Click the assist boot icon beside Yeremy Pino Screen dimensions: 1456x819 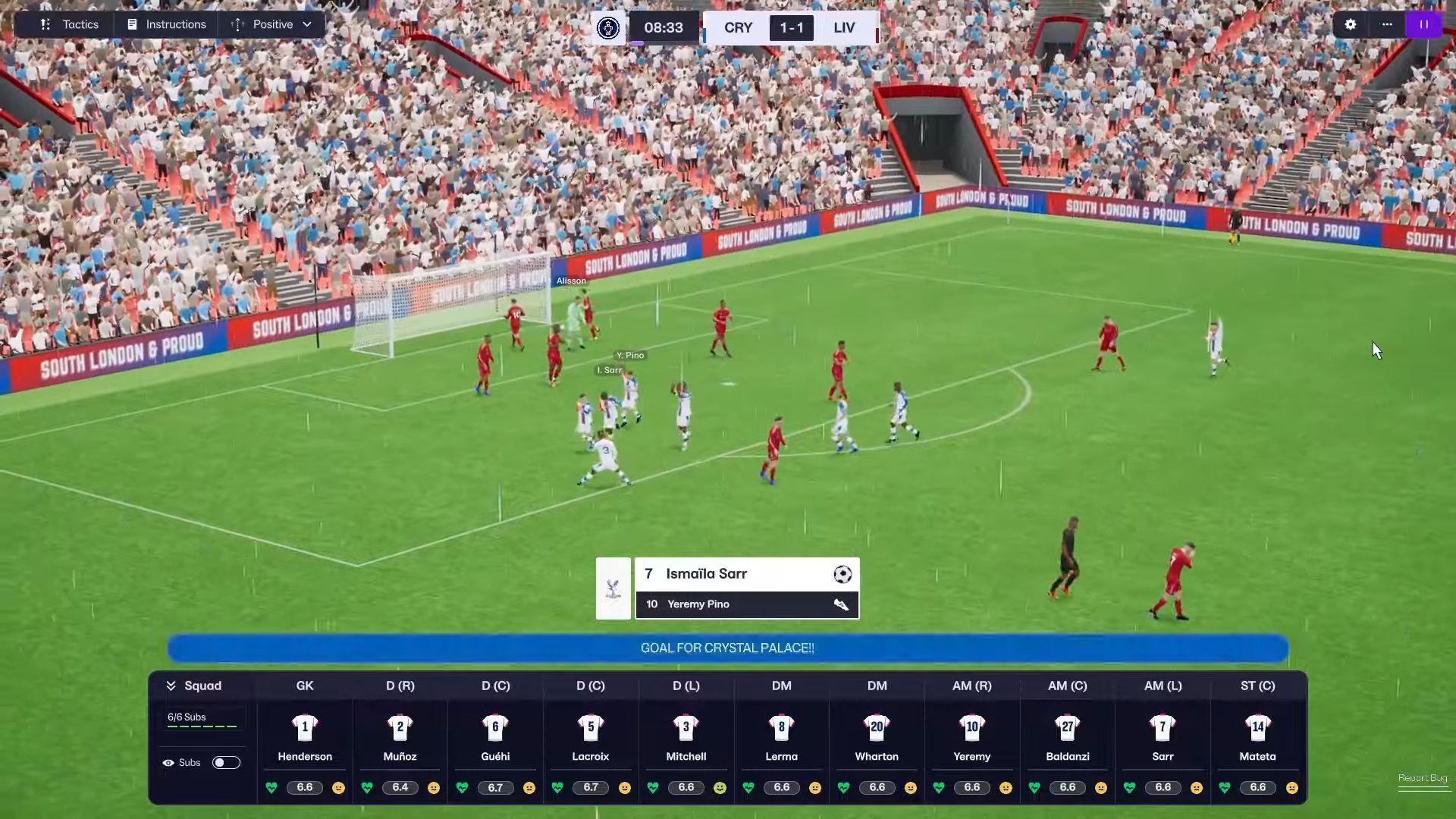(x=842, y=604)
